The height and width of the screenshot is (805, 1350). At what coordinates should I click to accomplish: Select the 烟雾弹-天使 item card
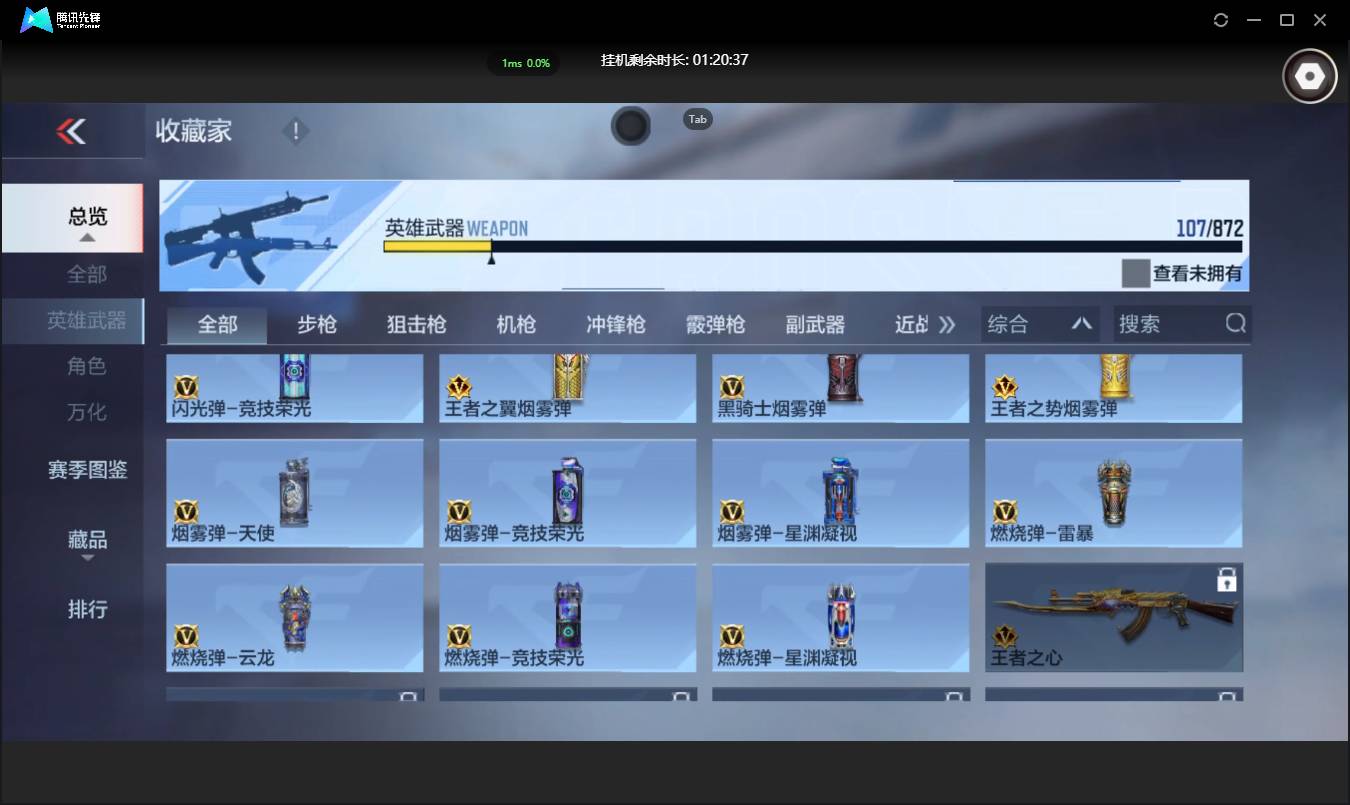[294, 492]
